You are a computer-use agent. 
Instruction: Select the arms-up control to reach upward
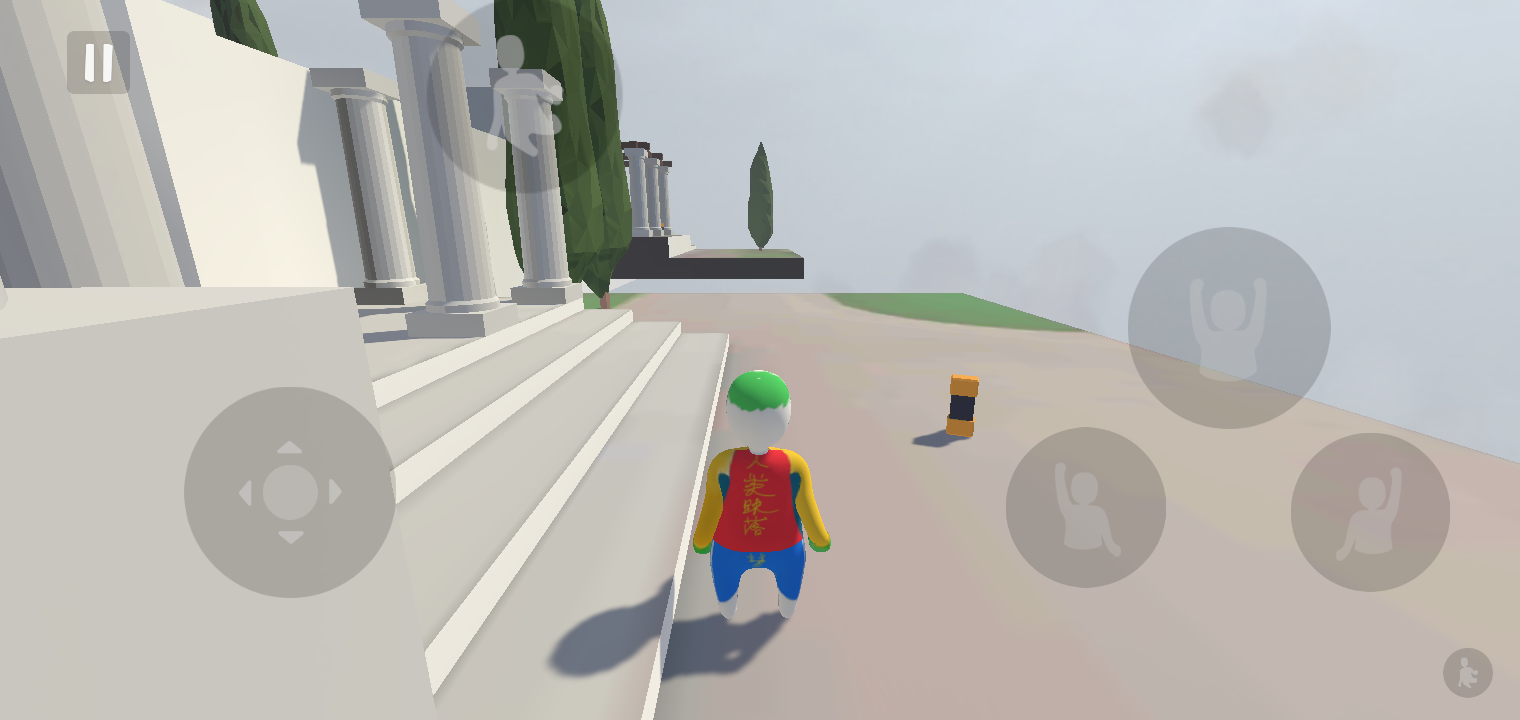tap(1228, 328)
